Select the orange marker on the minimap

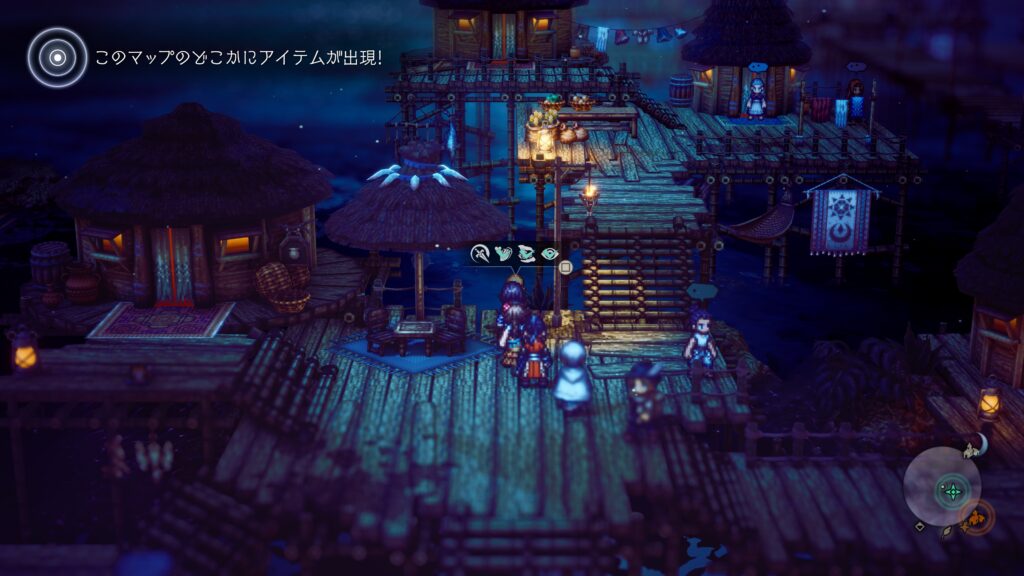click(x=976, y=518)
